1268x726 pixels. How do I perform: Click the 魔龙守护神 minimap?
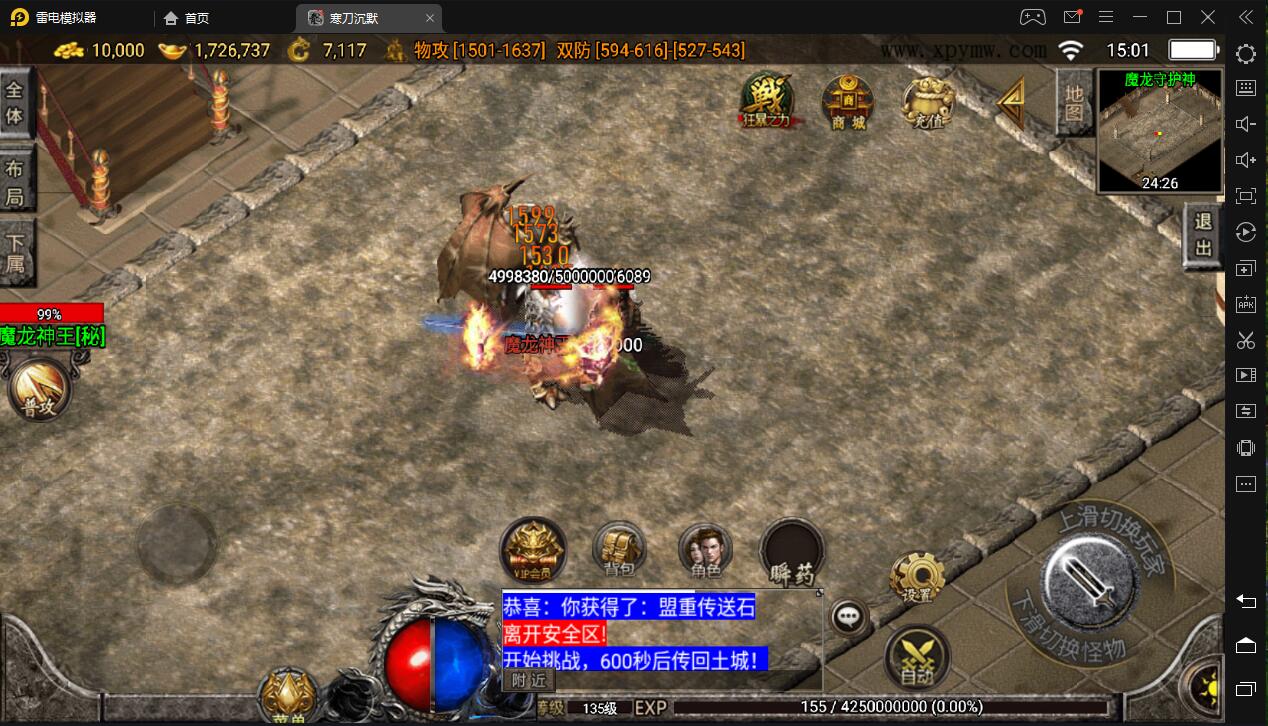point(1159,131)
